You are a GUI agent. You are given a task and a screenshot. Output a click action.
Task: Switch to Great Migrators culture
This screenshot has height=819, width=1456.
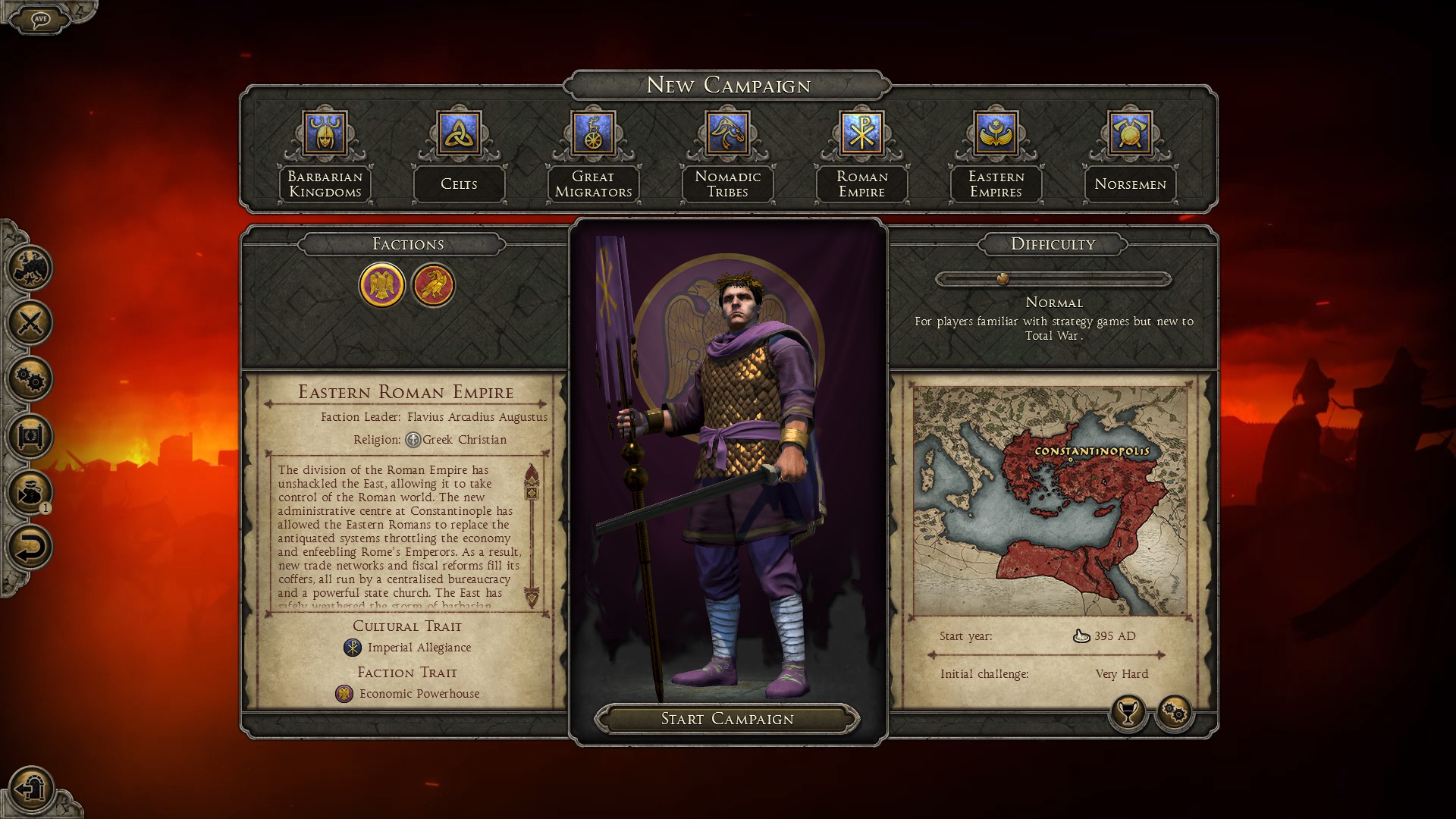click(x=593, y=155)
